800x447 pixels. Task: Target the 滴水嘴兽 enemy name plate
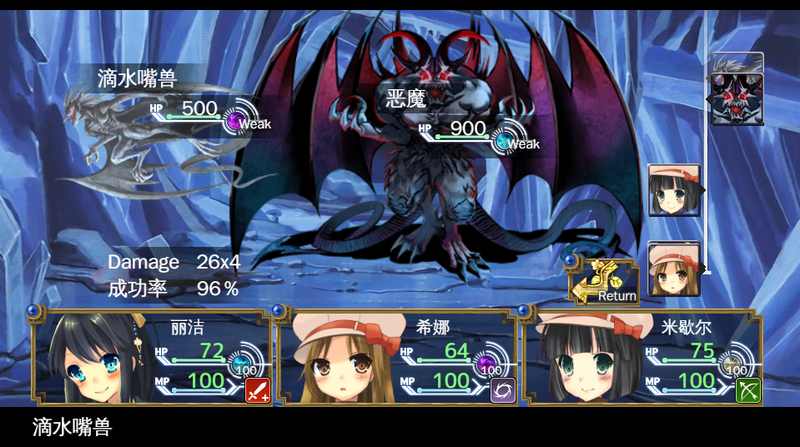[x=138, y=77]
